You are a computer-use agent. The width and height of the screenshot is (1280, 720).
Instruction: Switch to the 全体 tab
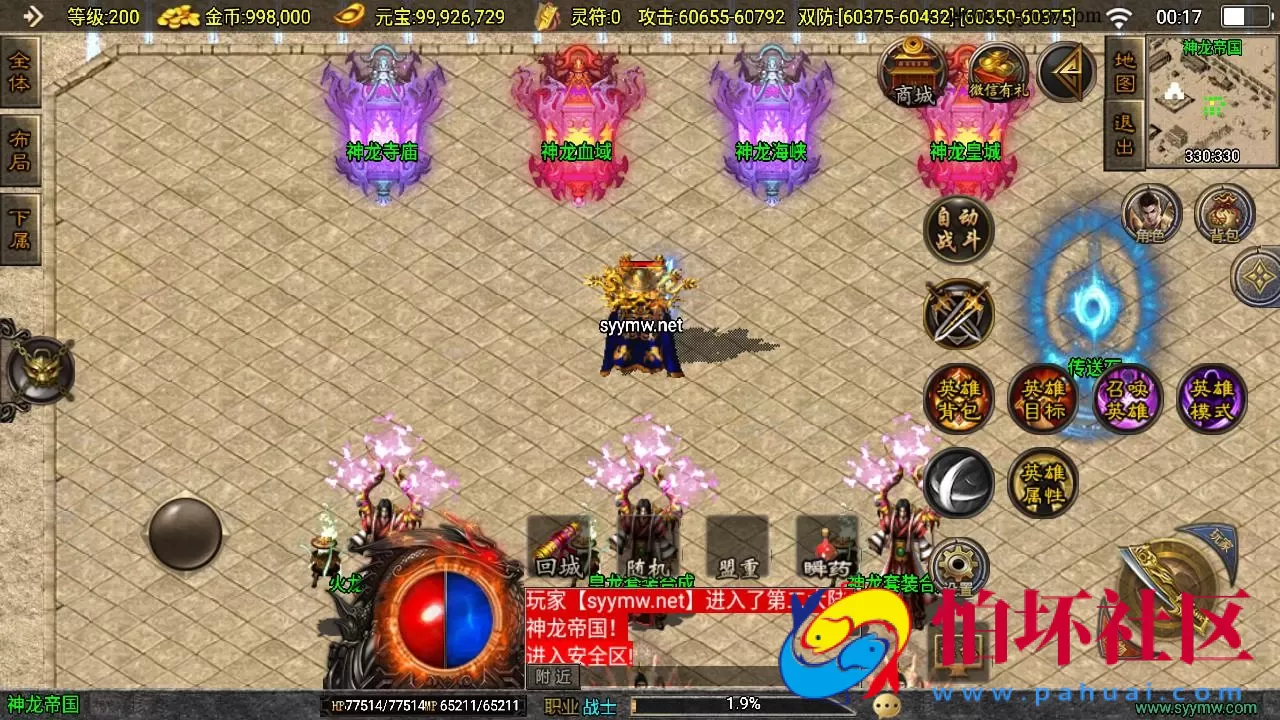(x=20, y=70)
